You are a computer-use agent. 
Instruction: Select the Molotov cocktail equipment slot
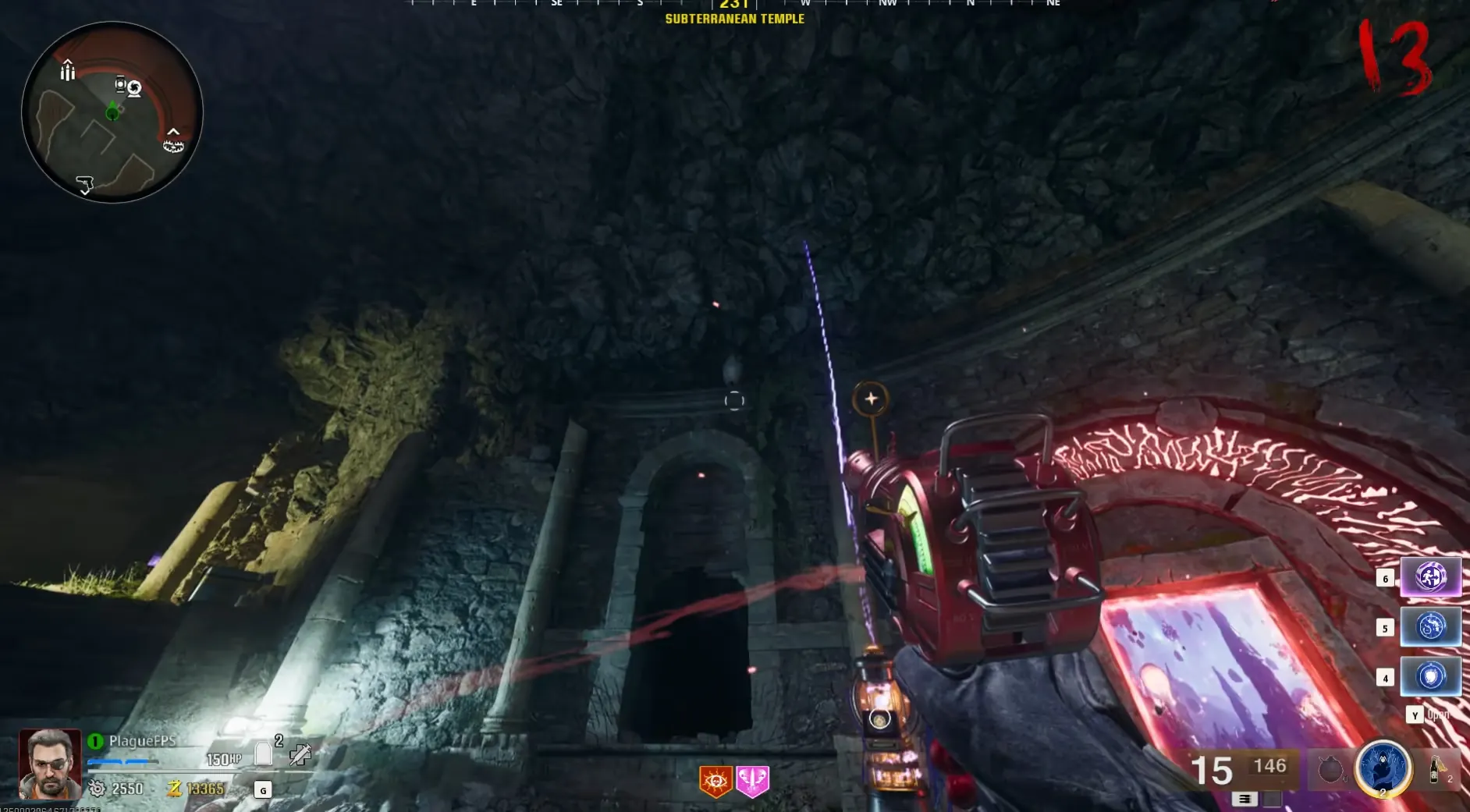tap(1436, 770)
